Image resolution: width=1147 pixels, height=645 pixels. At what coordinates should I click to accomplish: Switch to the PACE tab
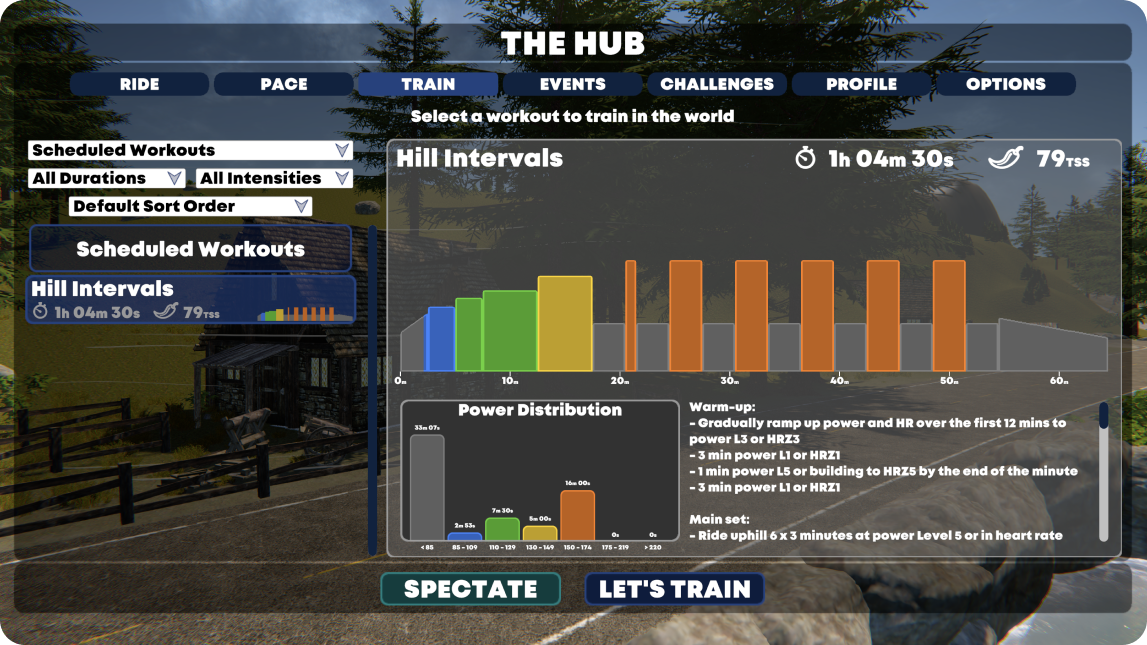[x=284, y=84]
